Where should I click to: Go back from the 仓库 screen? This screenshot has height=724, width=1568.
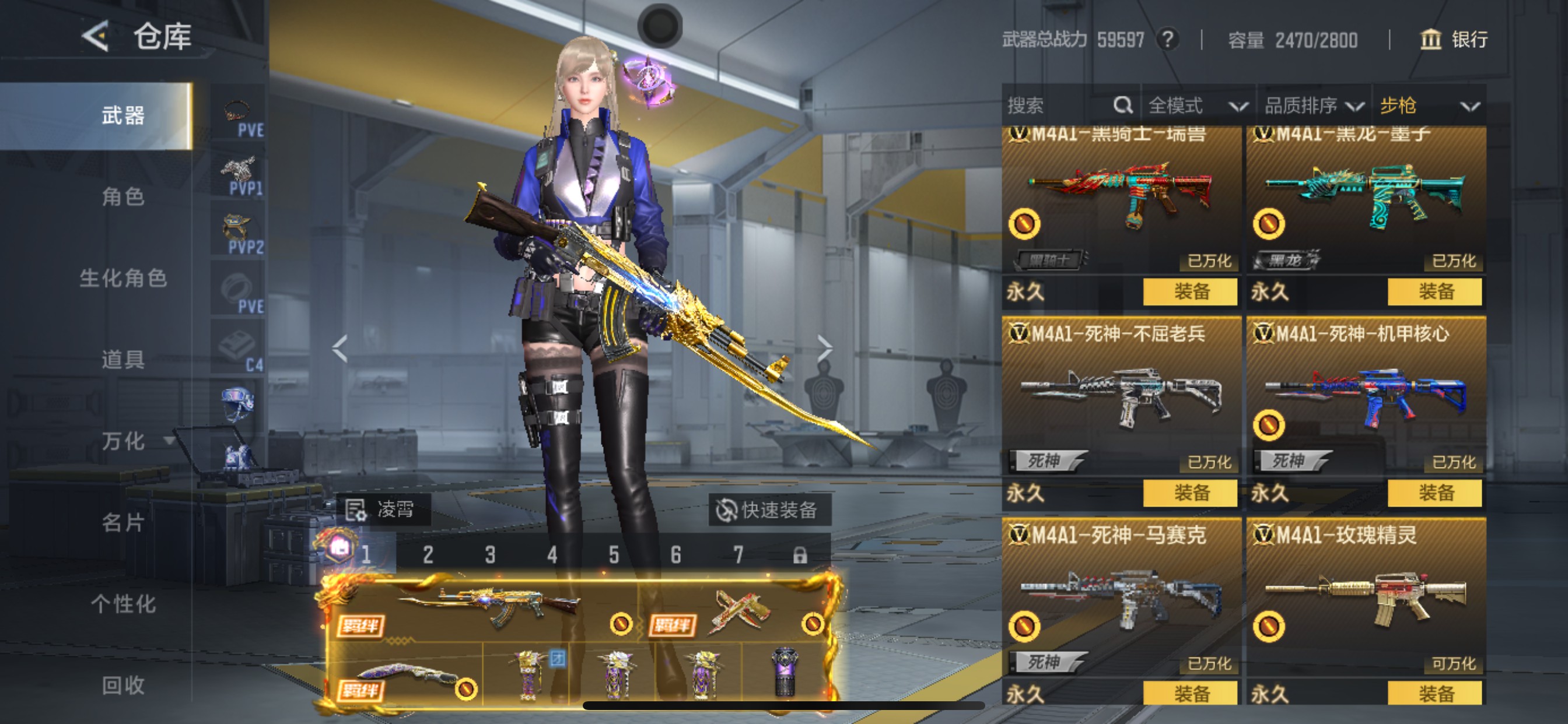[96, 37]
